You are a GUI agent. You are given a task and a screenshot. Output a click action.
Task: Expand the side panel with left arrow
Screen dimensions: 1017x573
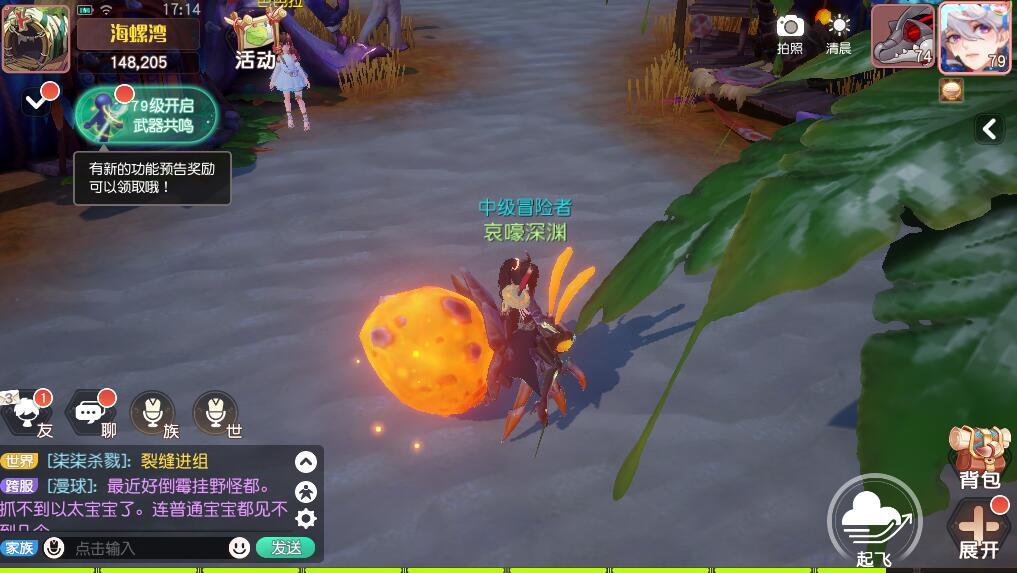989,128
